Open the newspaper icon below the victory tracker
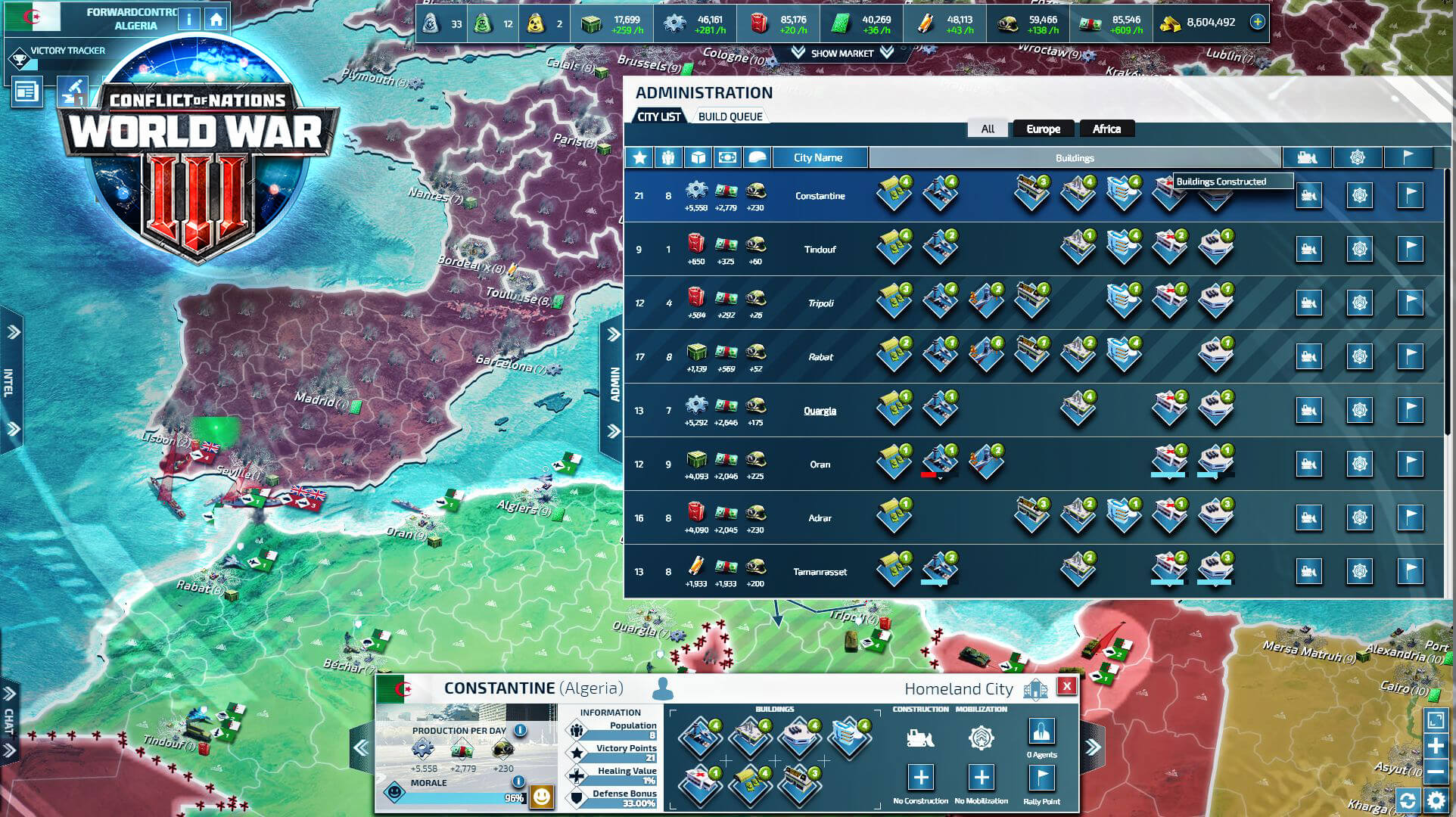 (x=27, y=92)
